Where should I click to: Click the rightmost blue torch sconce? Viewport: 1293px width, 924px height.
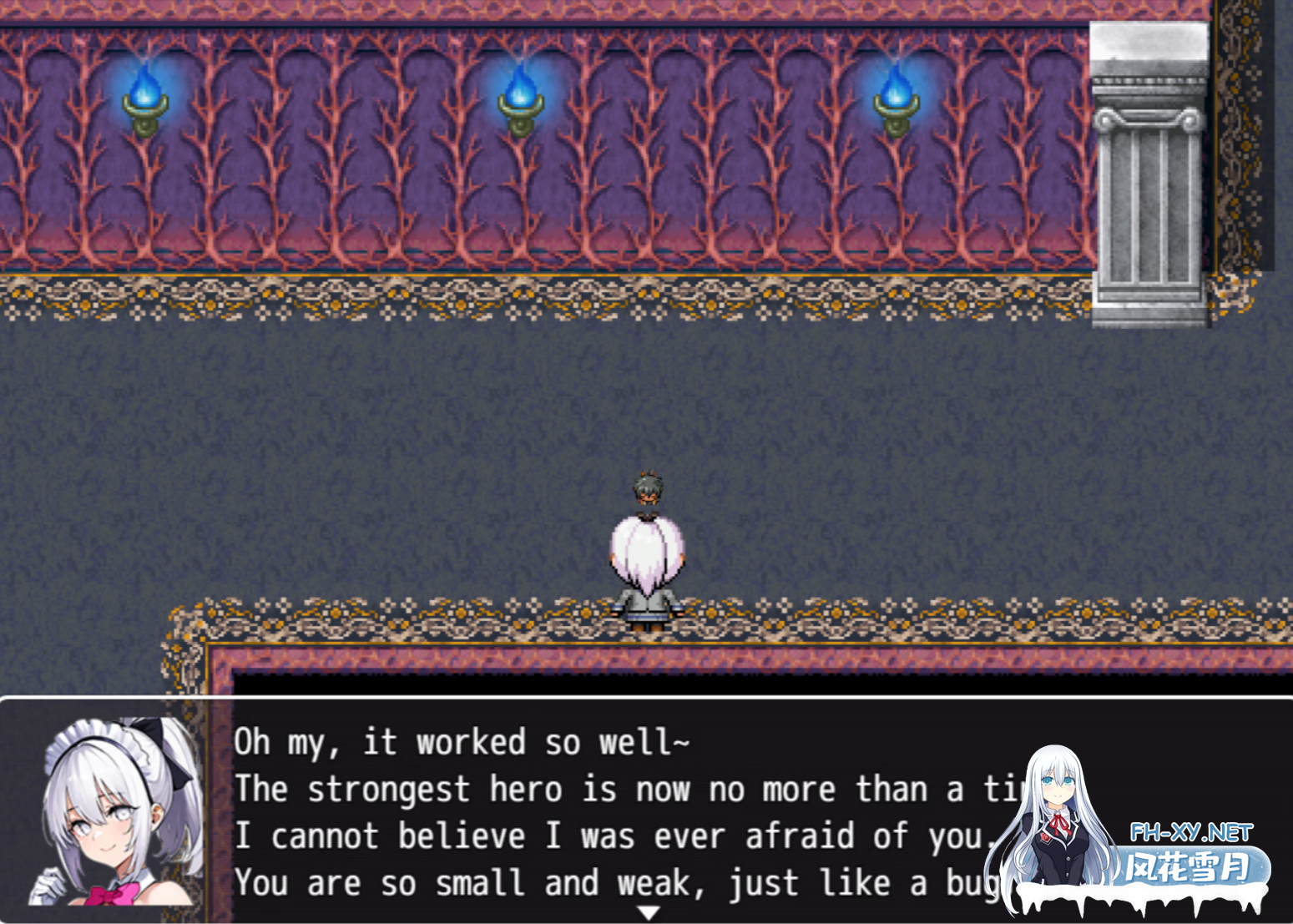click(898, 113)
